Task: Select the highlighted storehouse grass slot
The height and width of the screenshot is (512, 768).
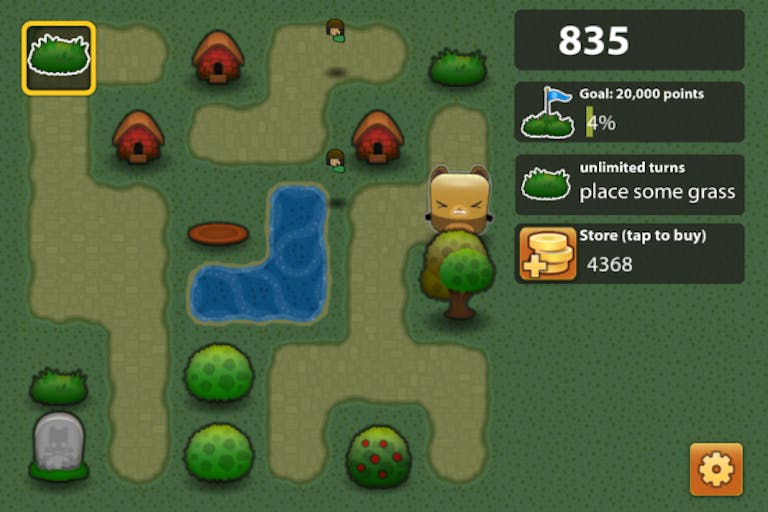Action: pyautogui.click(x=59, y=58)
